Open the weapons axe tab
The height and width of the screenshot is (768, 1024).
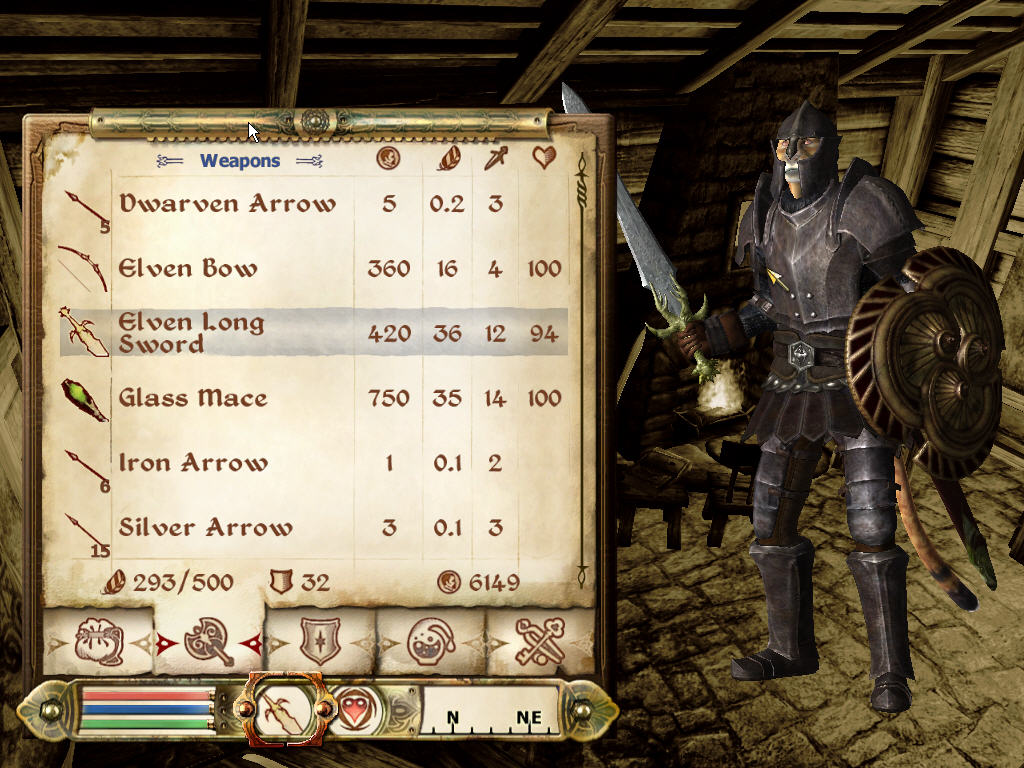(x=209, y=642)
